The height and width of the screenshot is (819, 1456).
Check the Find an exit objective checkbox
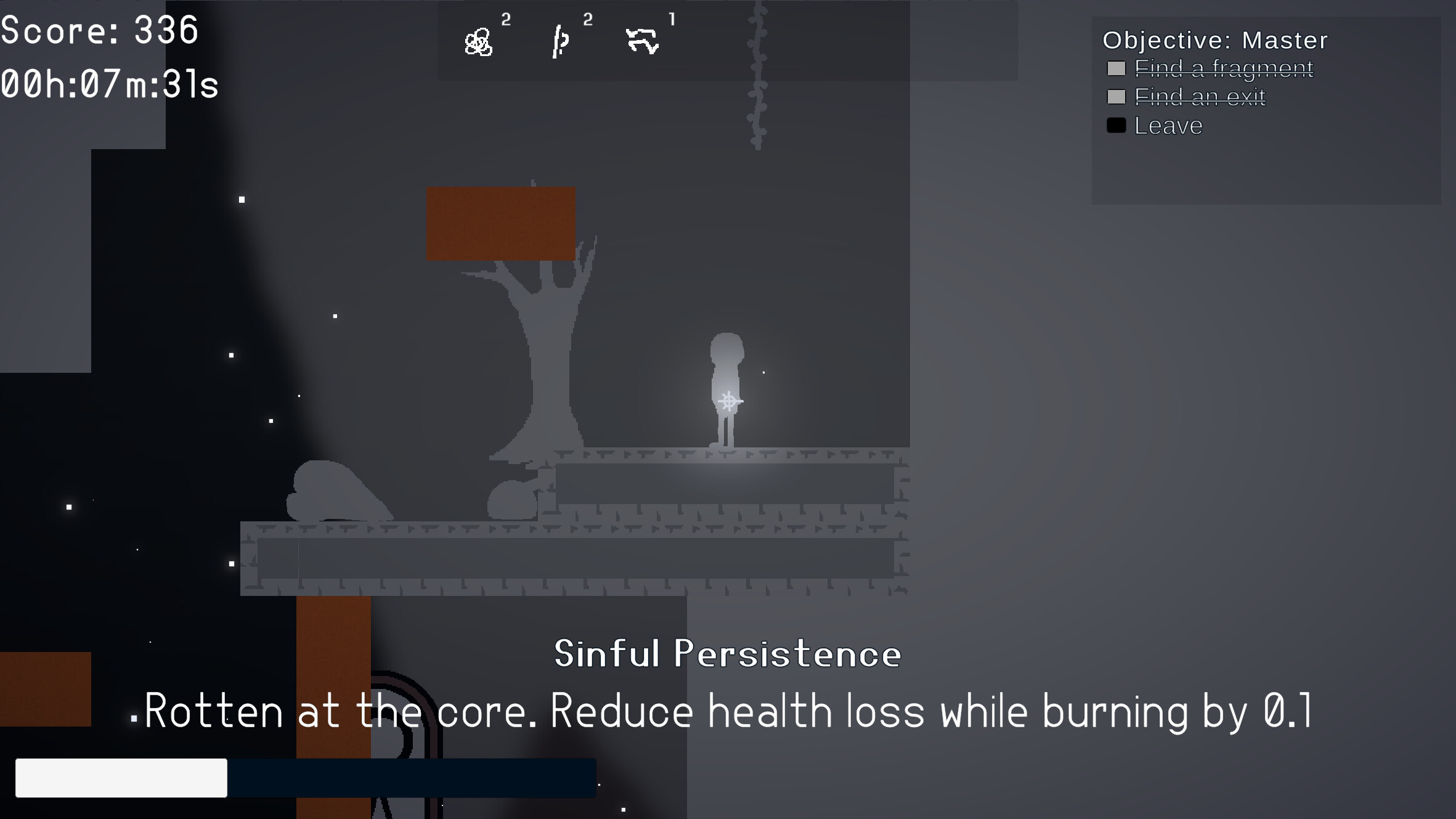1116,97
